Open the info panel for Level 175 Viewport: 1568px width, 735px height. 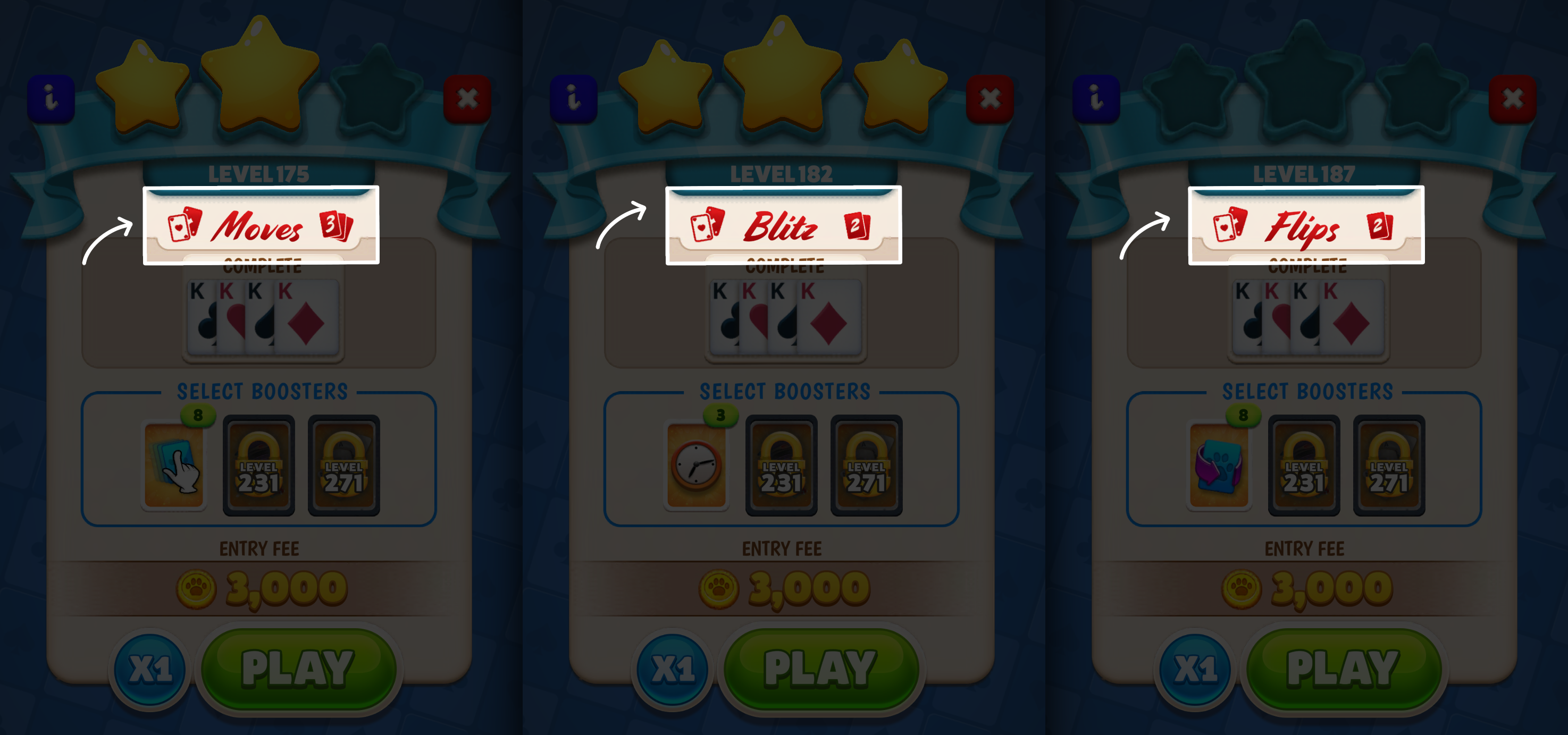(x=51, y=97)
